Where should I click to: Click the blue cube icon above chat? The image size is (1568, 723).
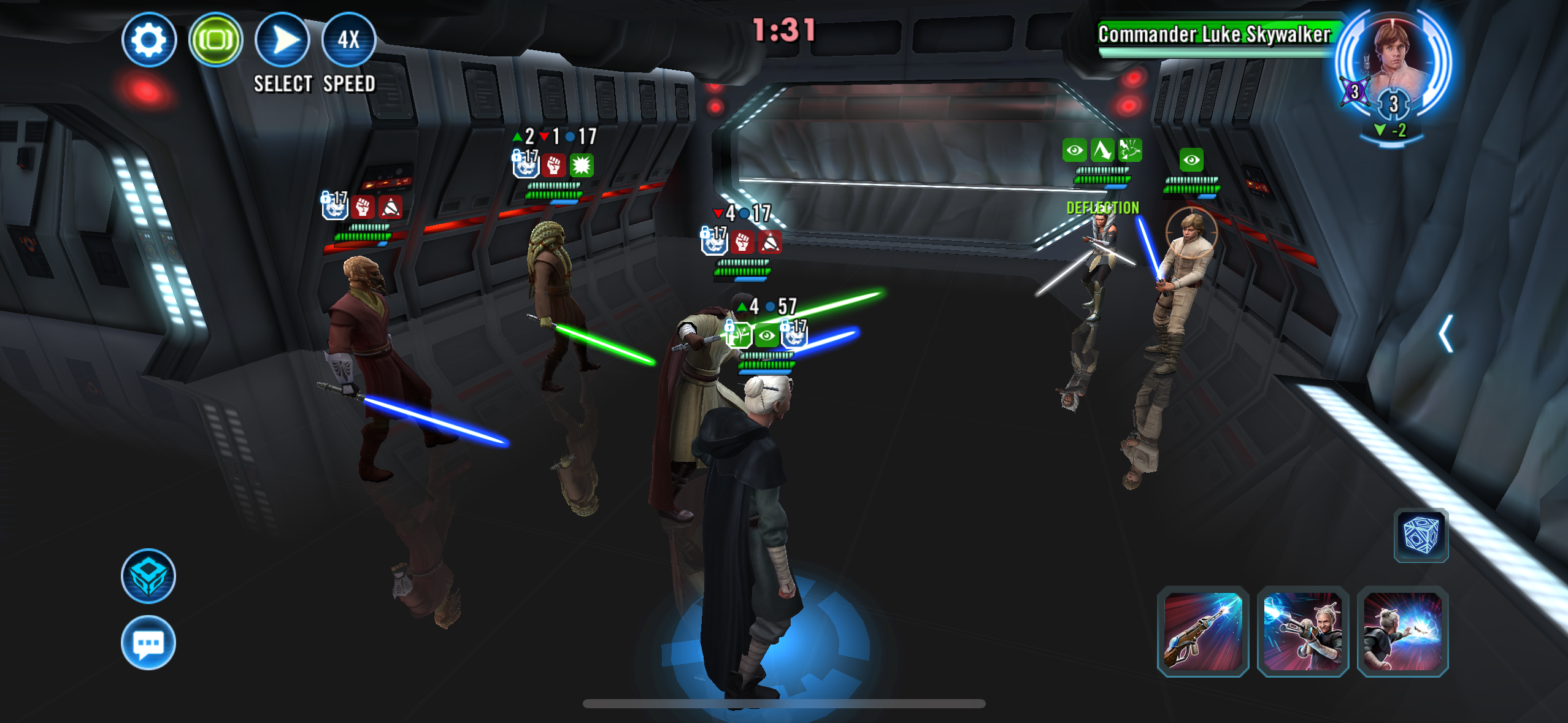tap(148, 575)
